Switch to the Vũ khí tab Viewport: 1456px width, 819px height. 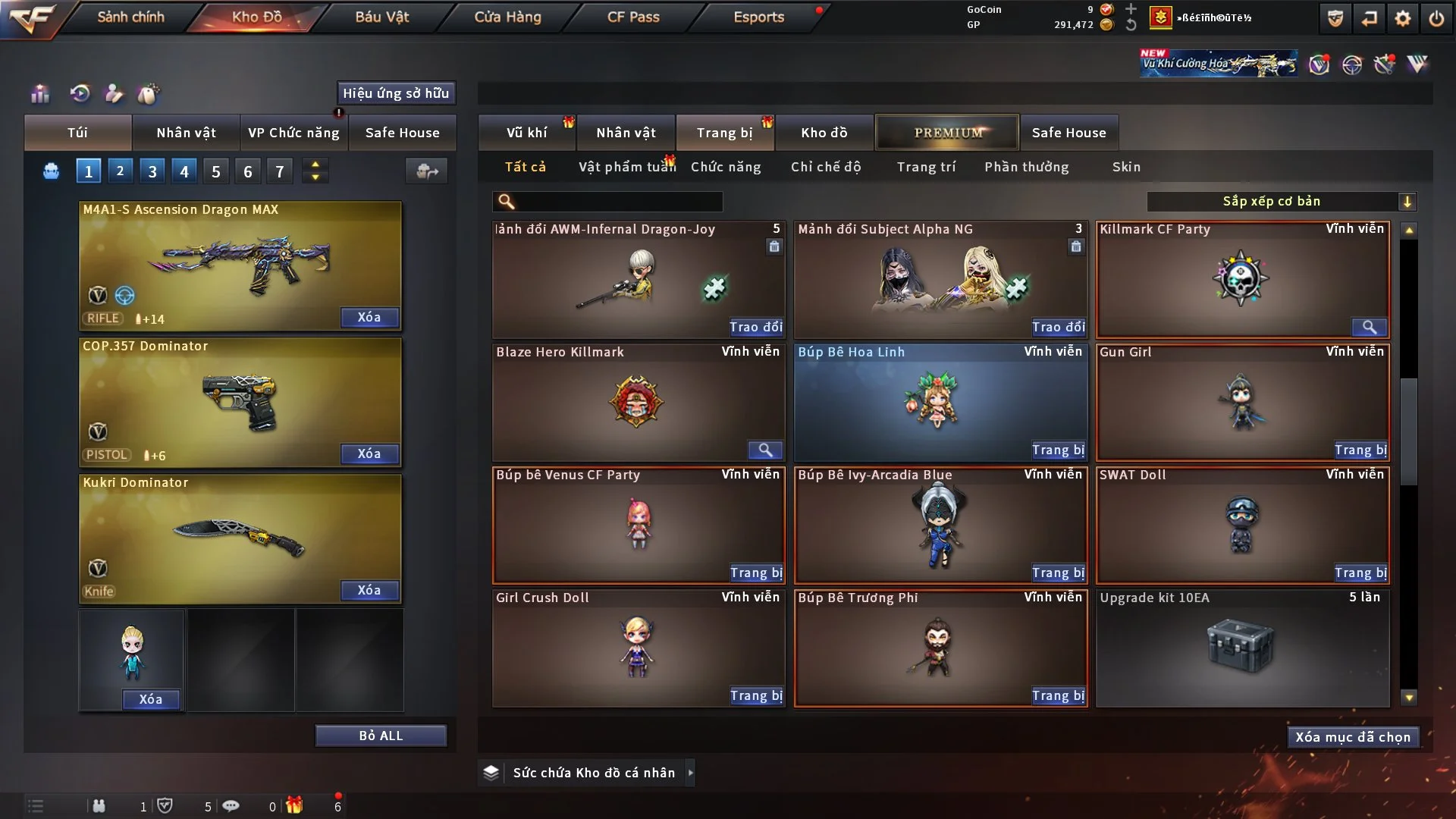[x=526, y=133]
